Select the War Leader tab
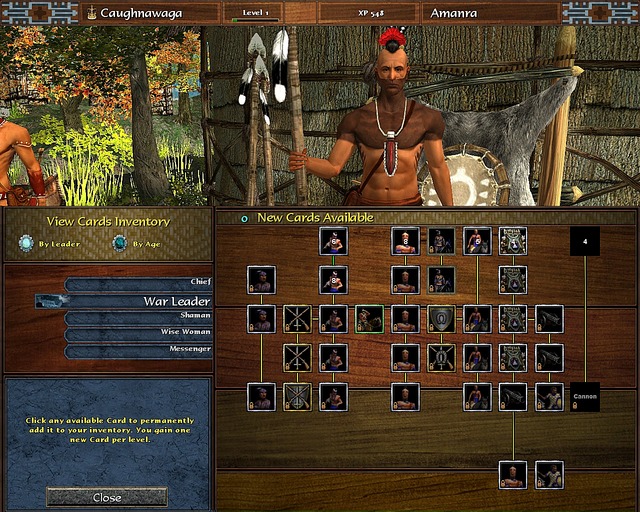Screen dimensions: 640x512 pyautogui.click(x=139, y=300)
